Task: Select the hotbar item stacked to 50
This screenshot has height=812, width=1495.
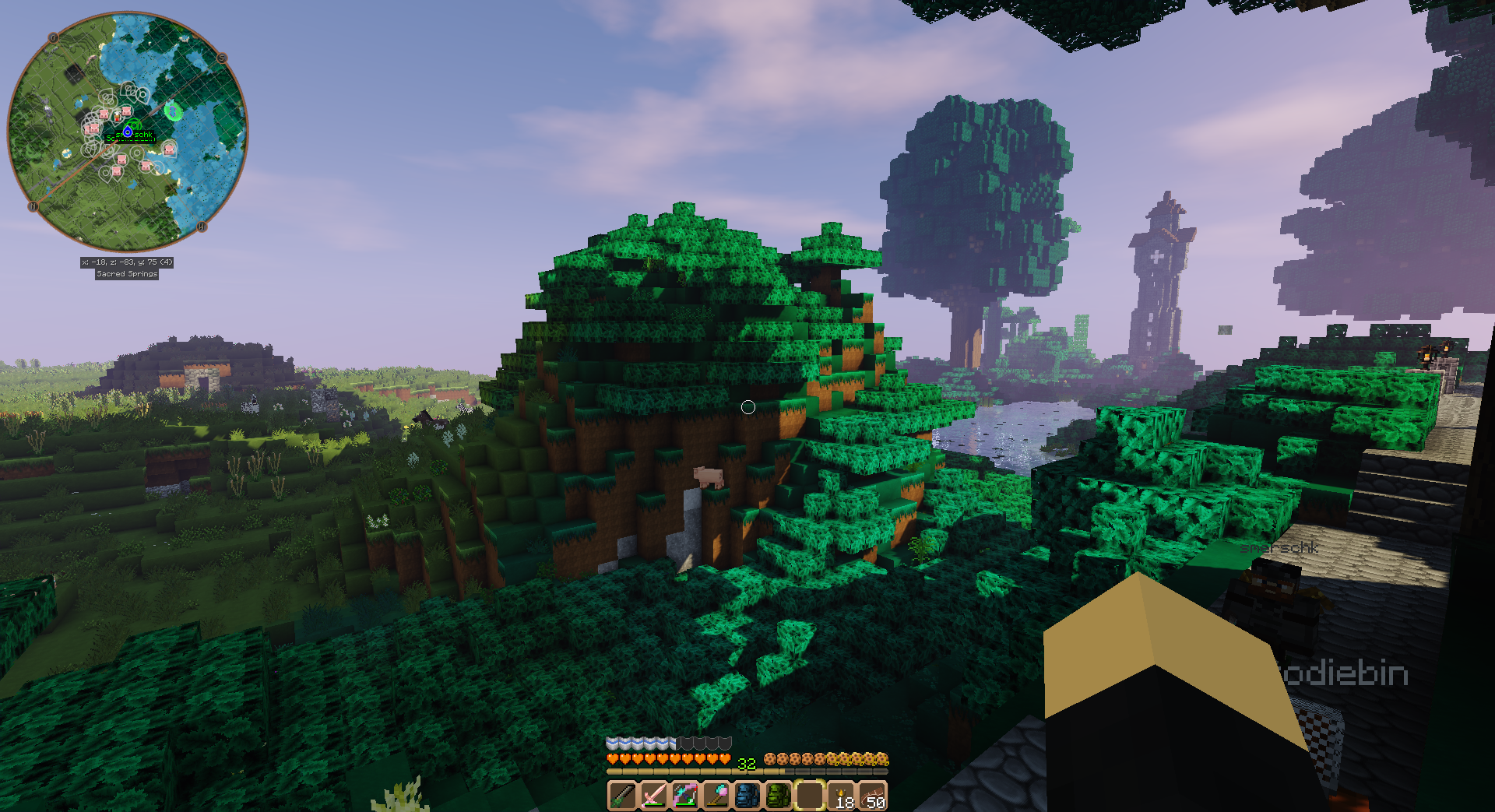Action: 873,796
